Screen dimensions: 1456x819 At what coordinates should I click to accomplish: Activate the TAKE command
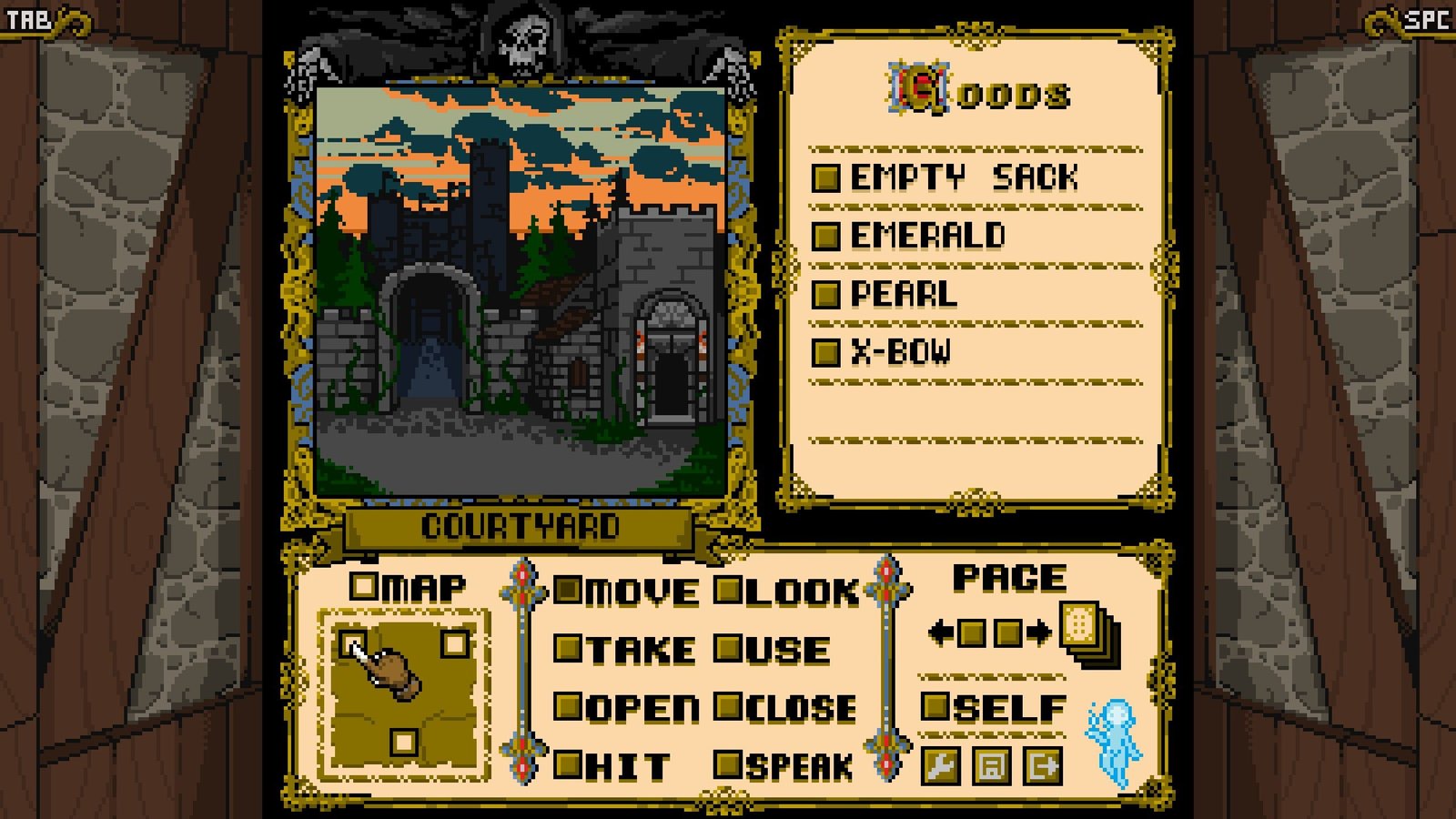point(628,650)
